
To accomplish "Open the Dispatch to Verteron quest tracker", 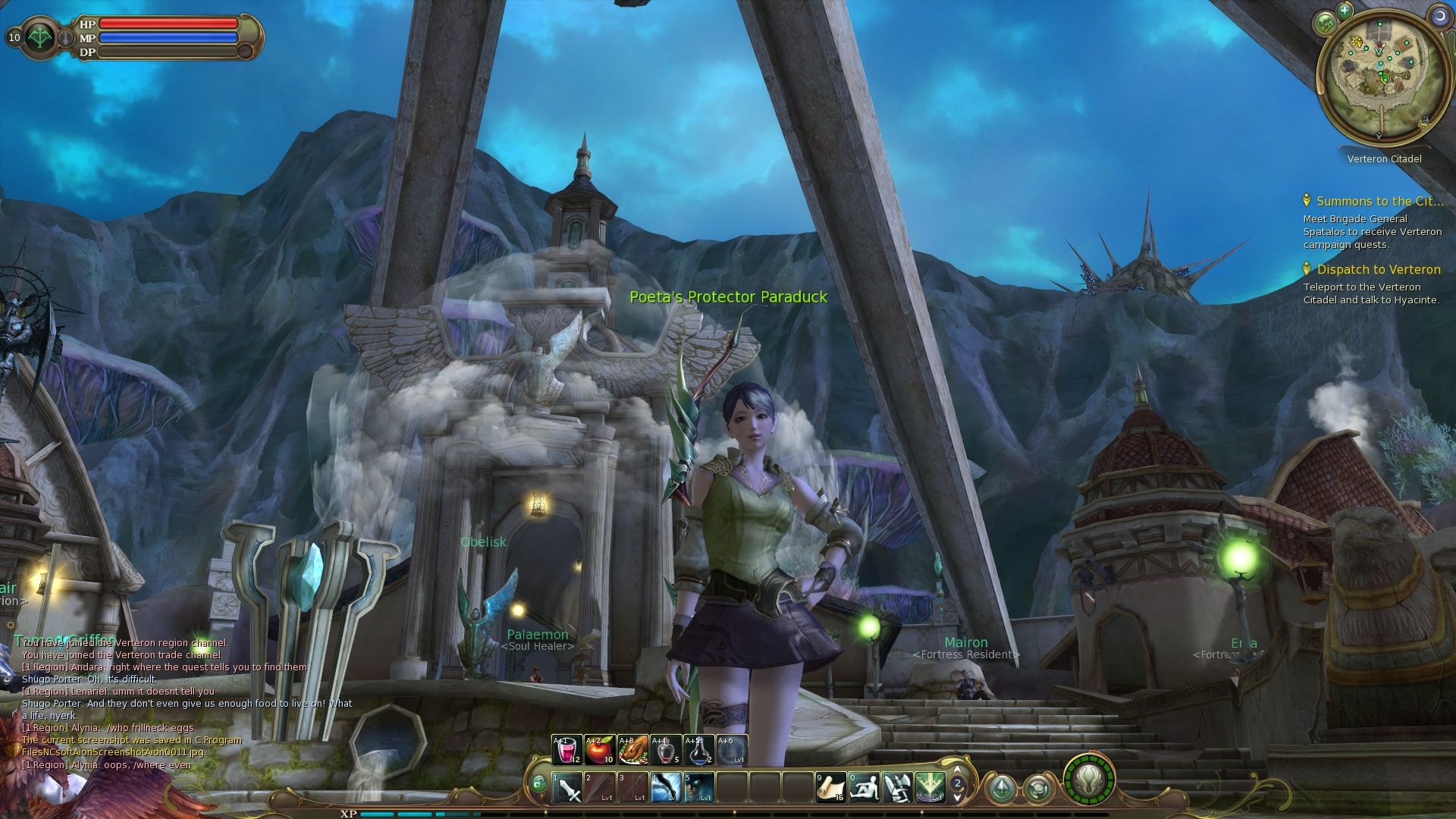I will coord(1378,270).
